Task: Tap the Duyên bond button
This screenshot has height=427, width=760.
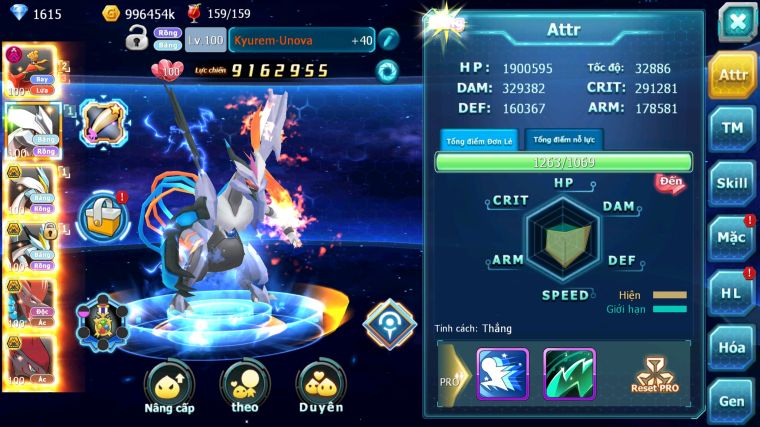Action: pyautogui.click(x=320, y=386)
